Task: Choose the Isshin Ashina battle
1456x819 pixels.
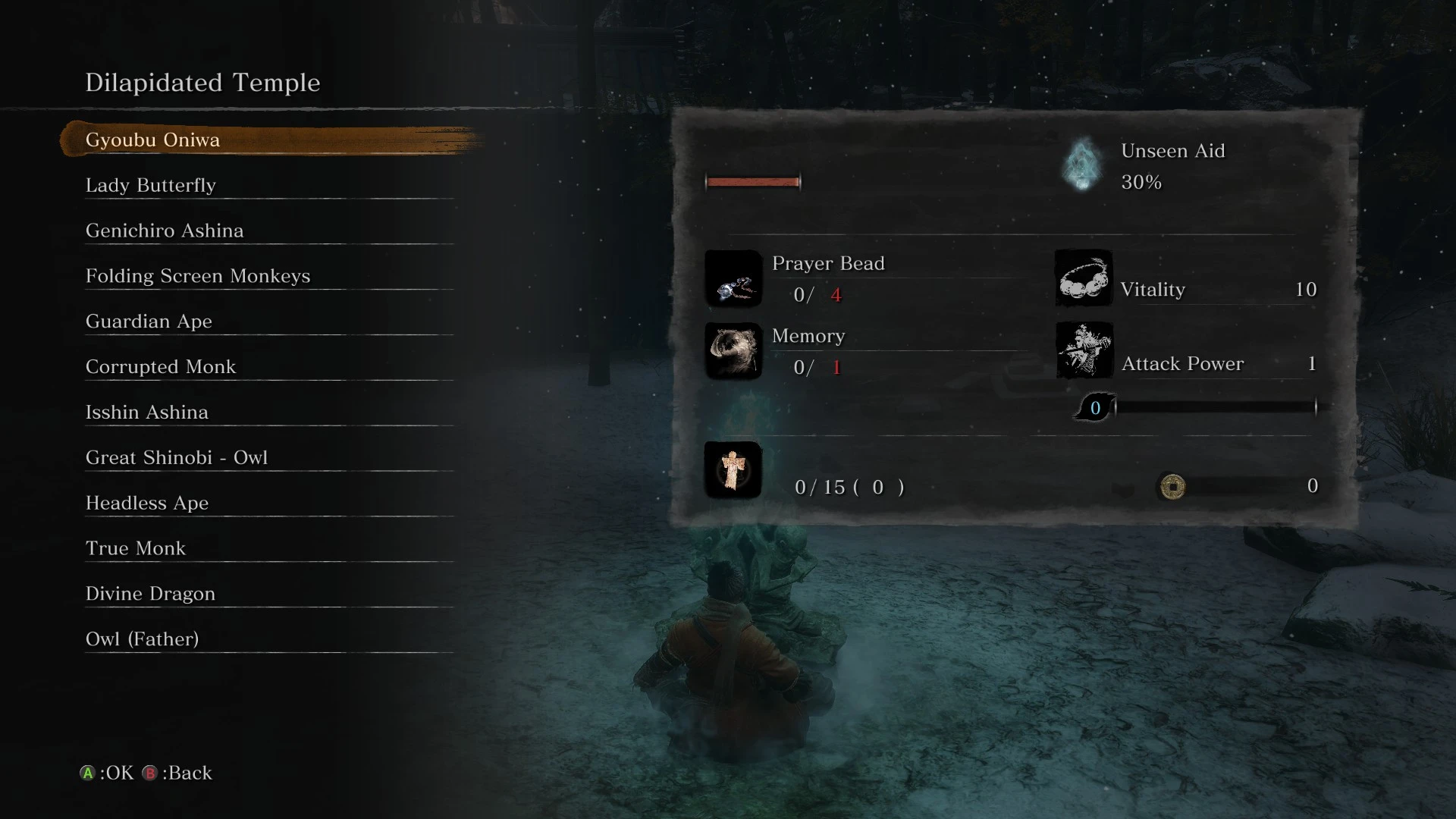Action: [x=146, y=412]
